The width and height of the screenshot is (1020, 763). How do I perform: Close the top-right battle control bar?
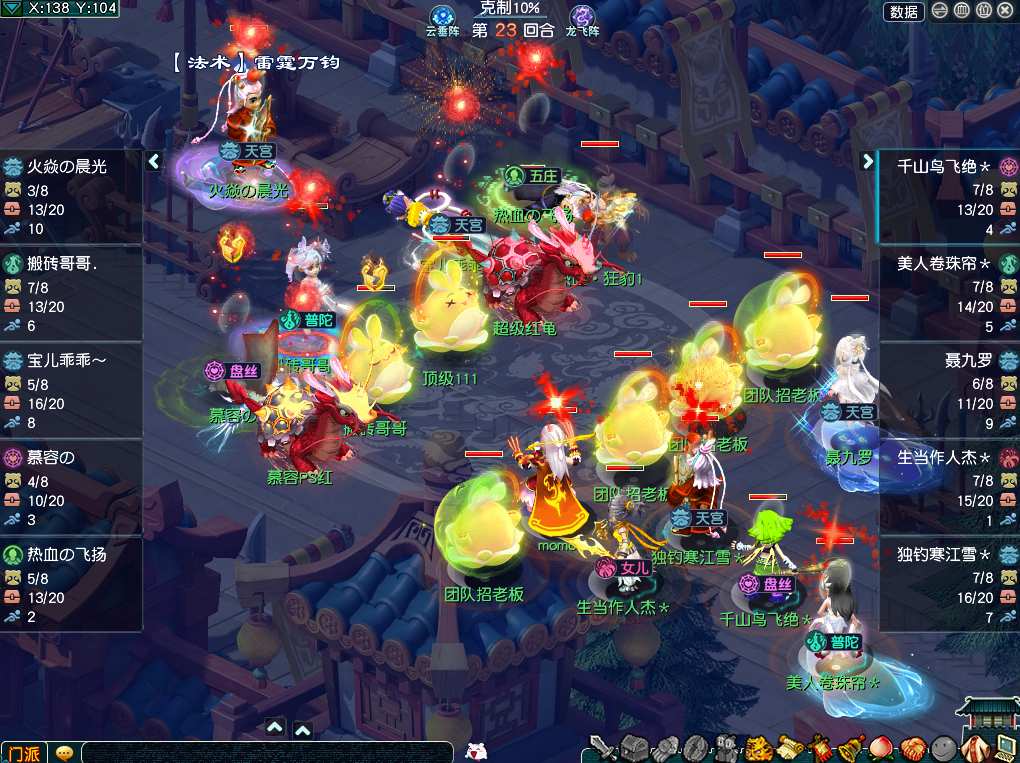click(x=1005, y=11)
